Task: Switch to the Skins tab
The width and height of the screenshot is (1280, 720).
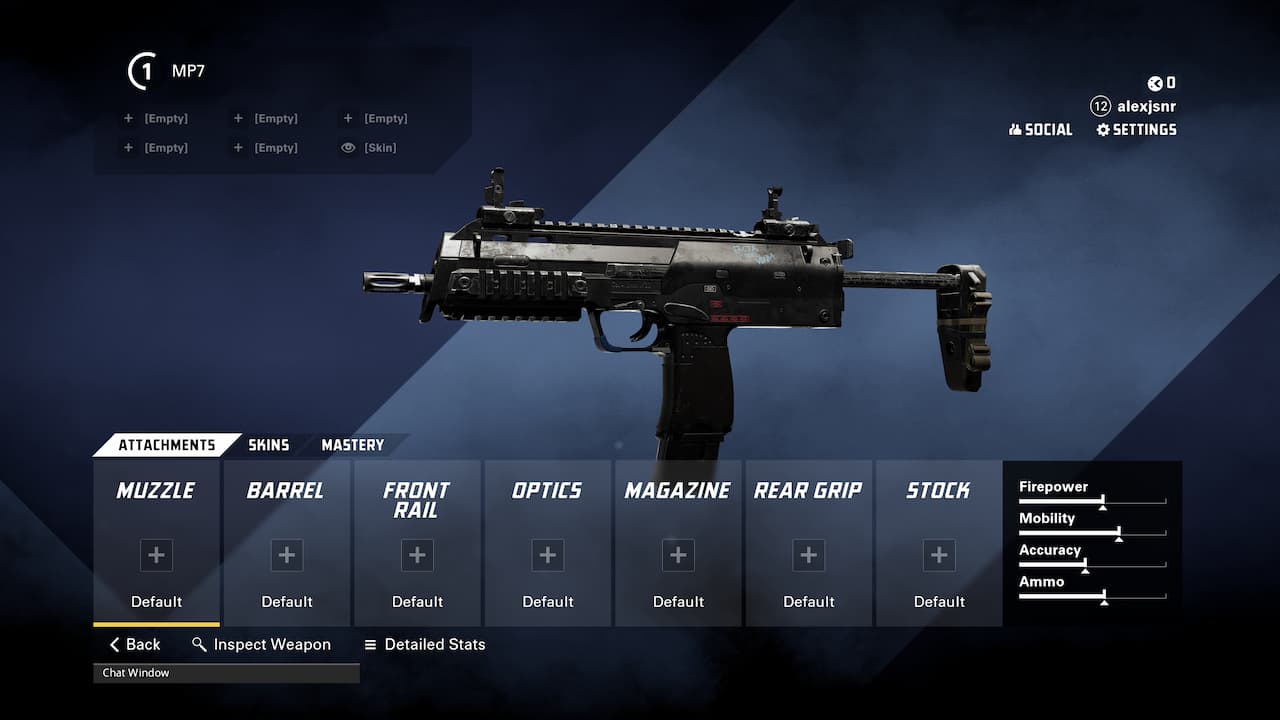Action: tap(268, 445)
